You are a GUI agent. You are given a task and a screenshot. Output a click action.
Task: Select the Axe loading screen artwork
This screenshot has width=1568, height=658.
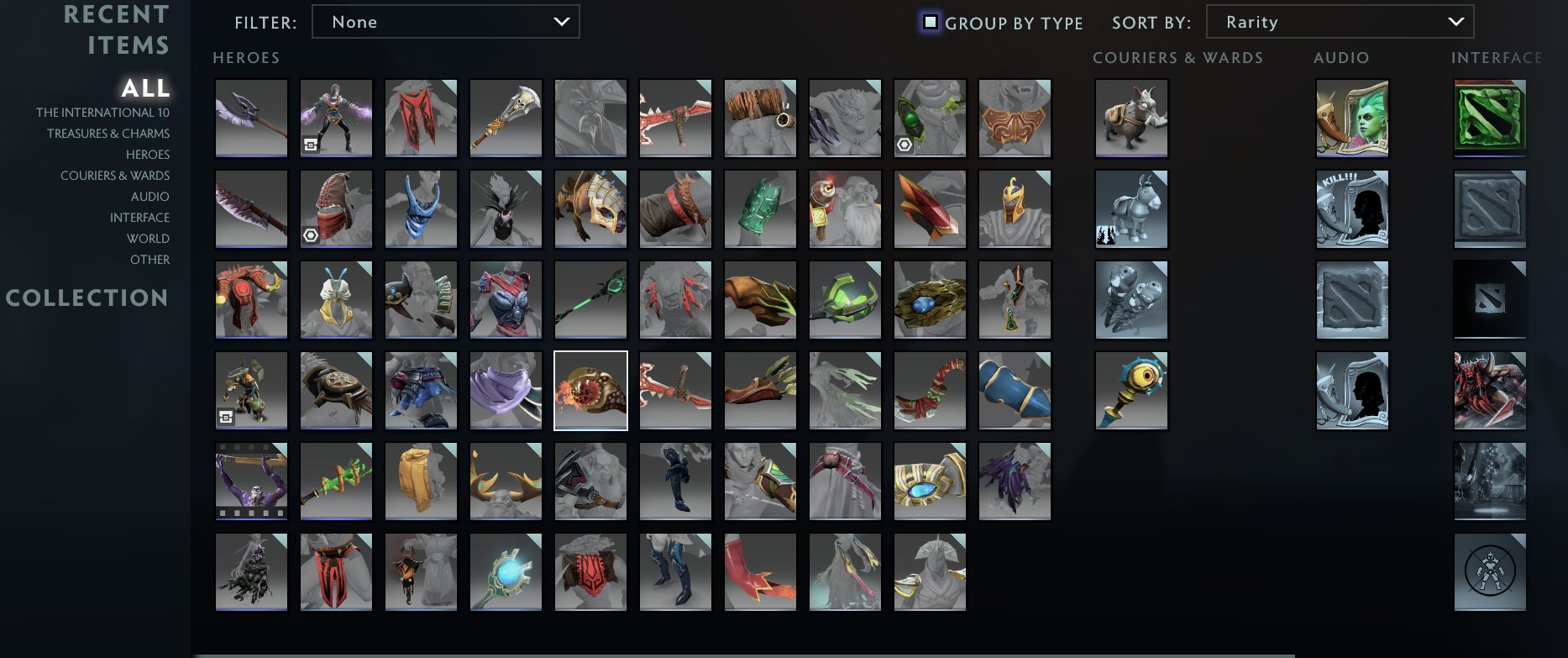click(x=1490, y=390)
